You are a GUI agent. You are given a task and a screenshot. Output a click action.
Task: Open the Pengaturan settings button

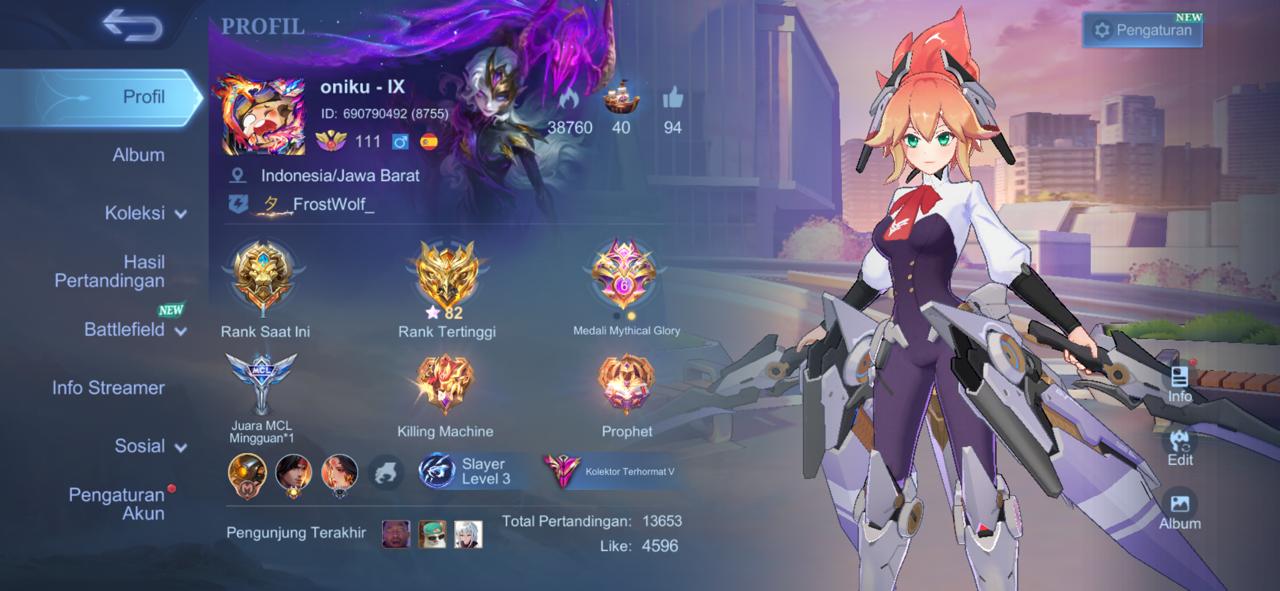[1142, 30]
